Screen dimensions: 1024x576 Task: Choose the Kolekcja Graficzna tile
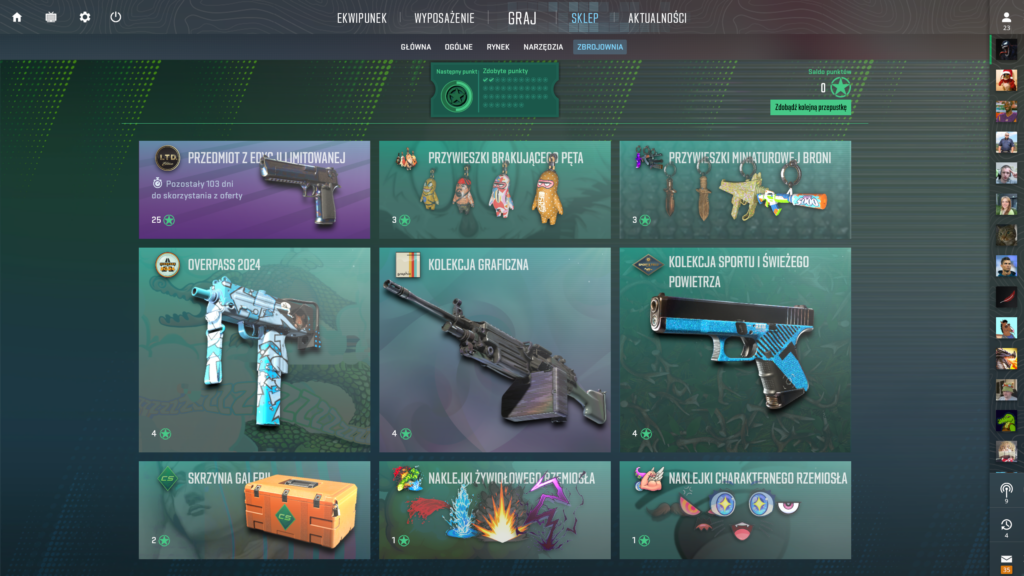tap(494, 350)
